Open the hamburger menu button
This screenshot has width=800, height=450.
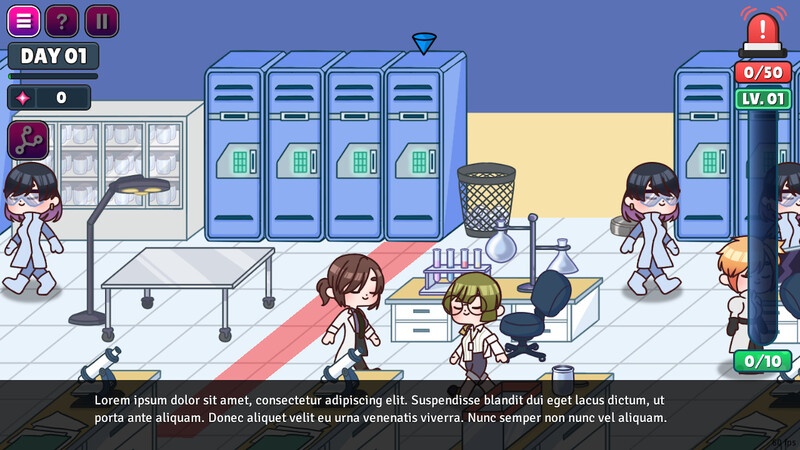(x=24, y=21)
